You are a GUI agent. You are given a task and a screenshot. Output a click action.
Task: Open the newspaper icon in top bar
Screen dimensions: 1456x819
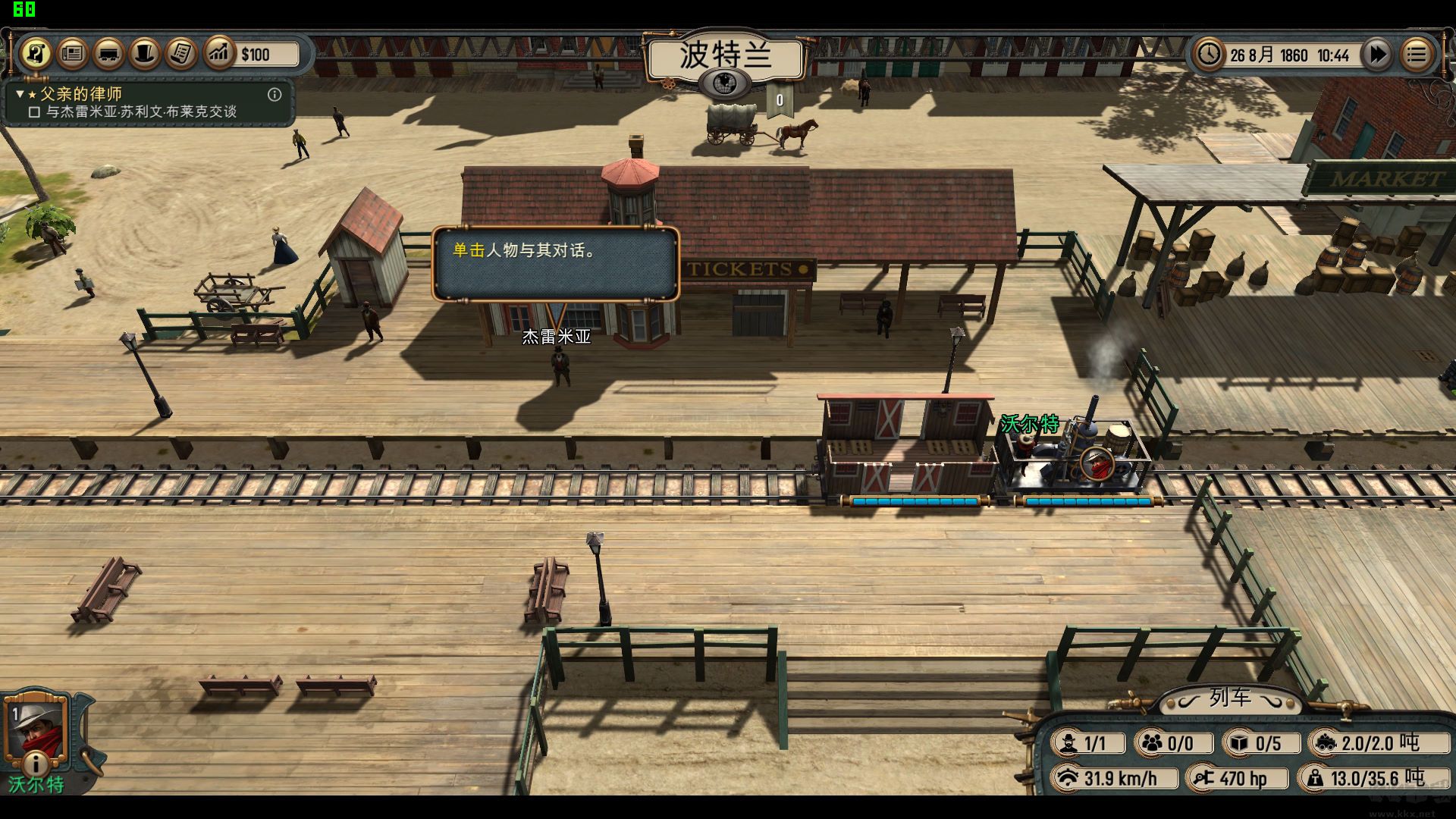pos(72,54)
